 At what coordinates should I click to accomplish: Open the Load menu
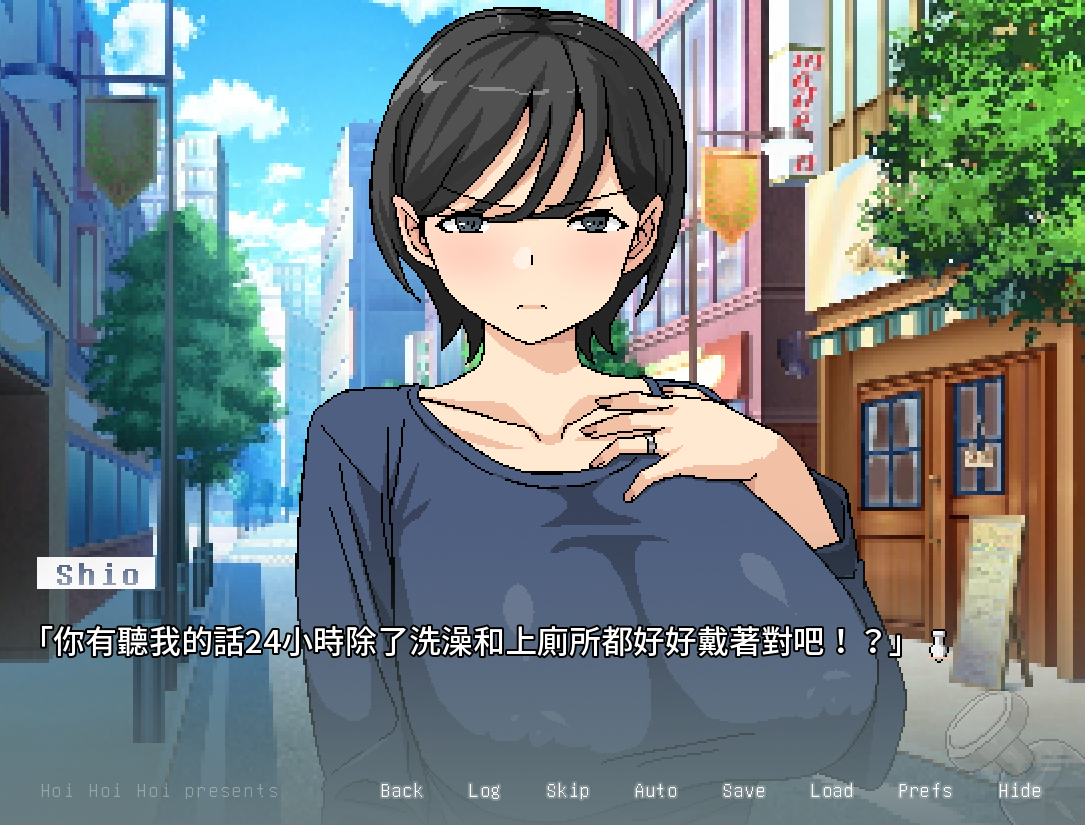tap(831, 791)
